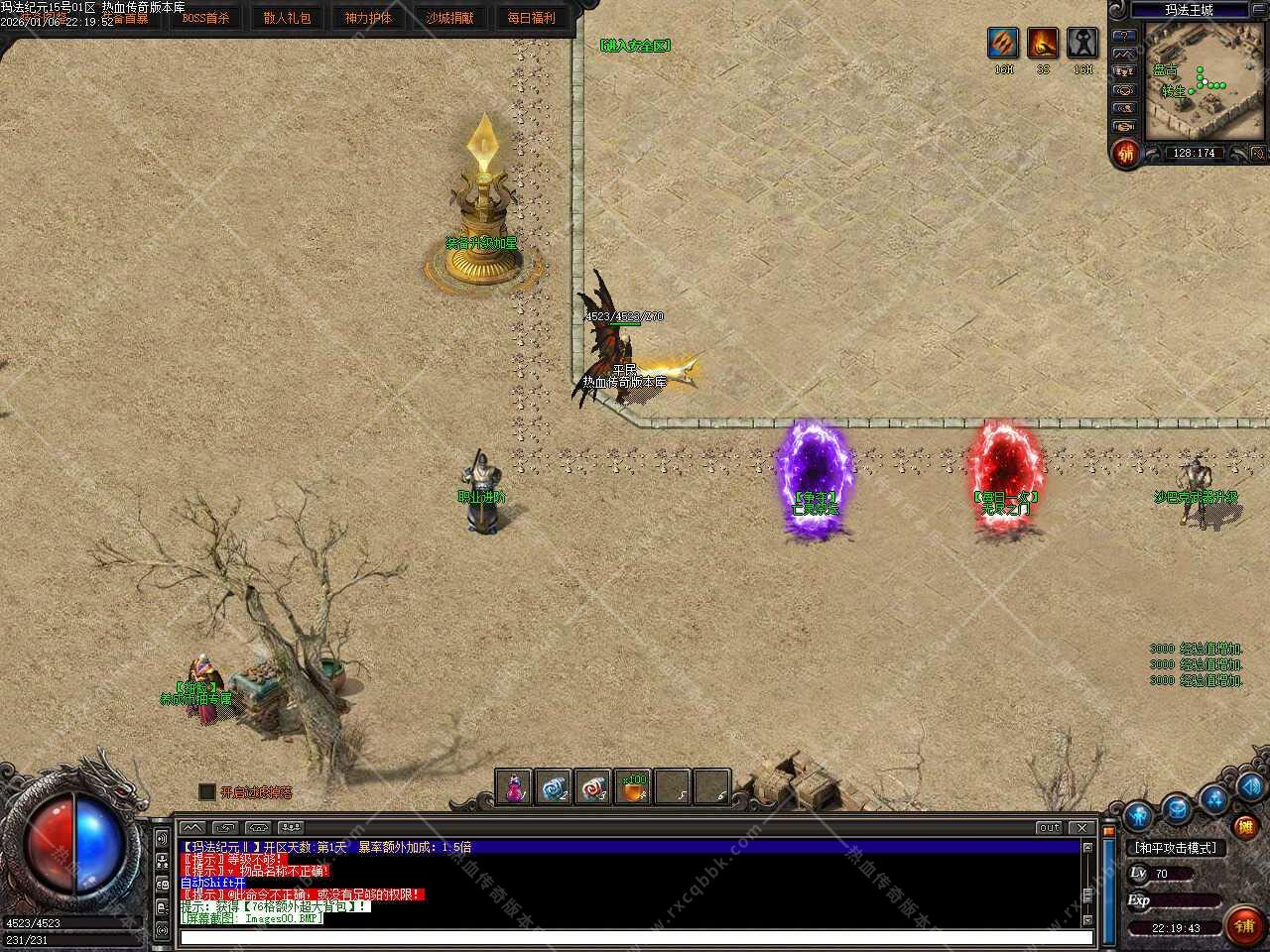Switch the 和平攻击模式 attack mode

(1176, 848)
